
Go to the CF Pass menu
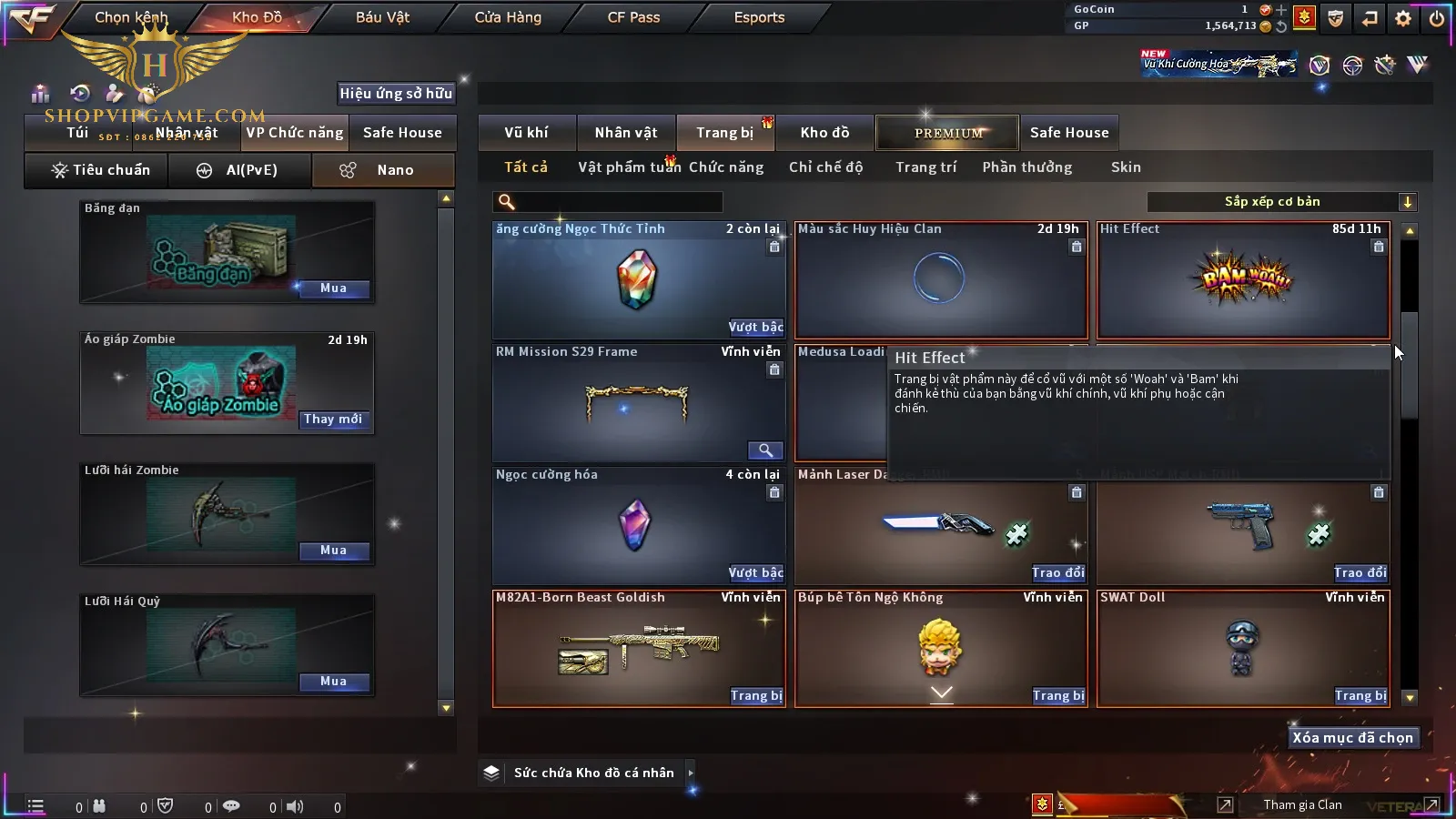633,17
